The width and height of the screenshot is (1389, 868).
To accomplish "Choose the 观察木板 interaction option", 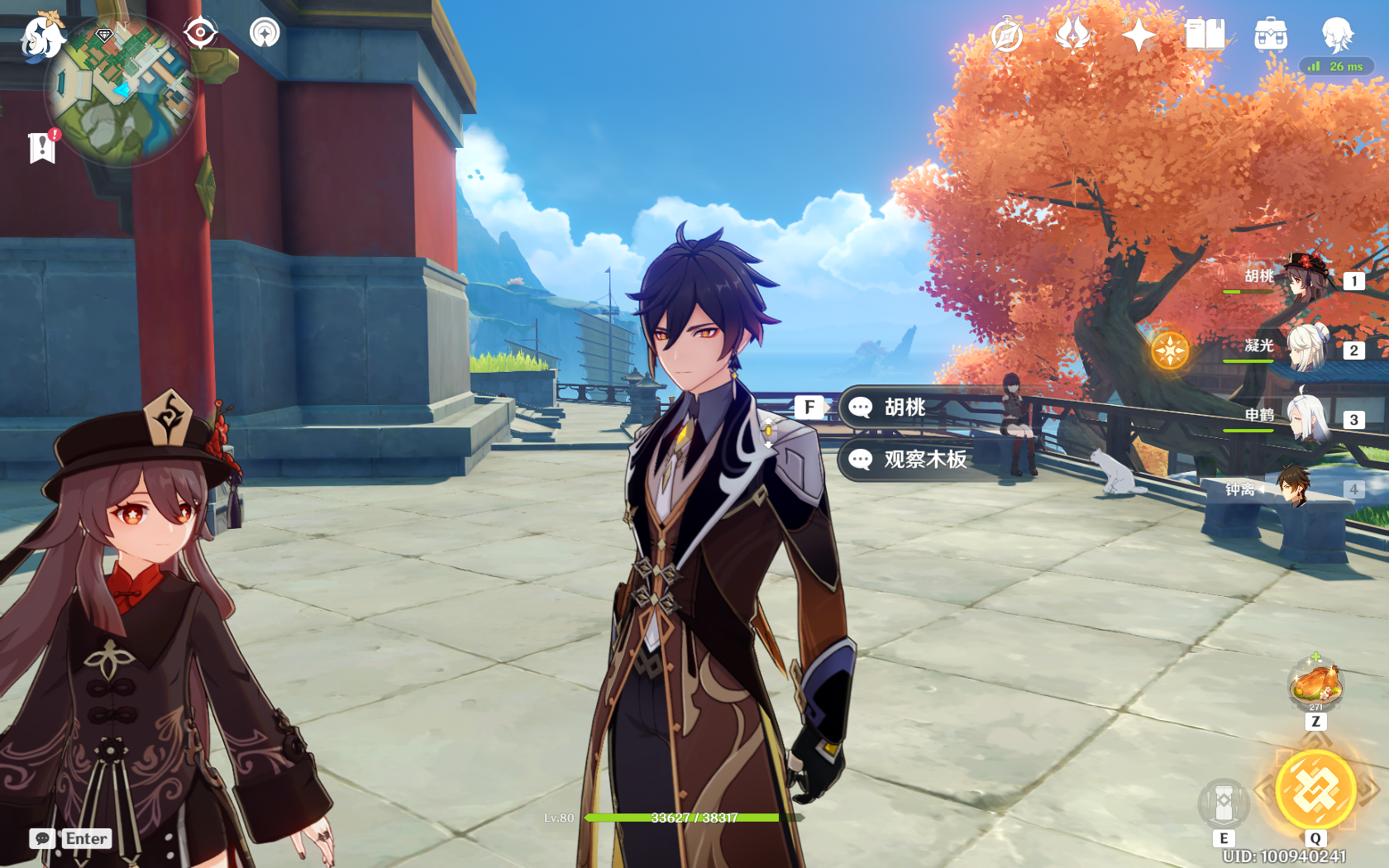I will pyautogui.click(x=924, y=460).
